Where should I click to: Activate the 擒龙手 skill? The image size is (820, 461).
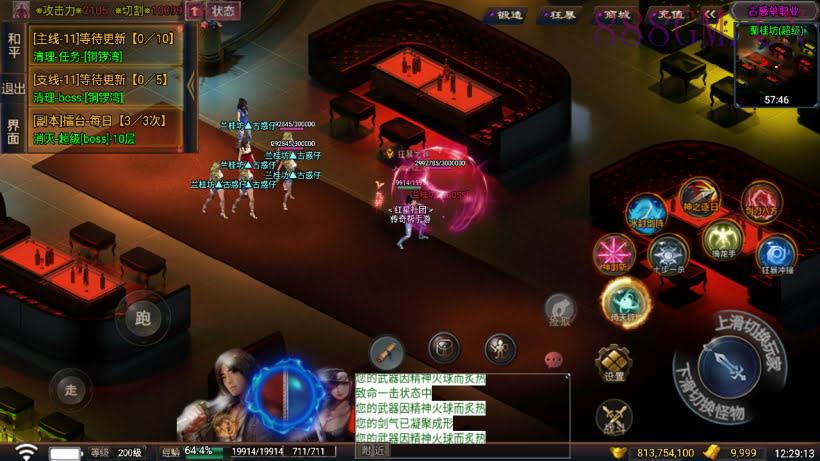pyautogui.click(x=721, y=240)
